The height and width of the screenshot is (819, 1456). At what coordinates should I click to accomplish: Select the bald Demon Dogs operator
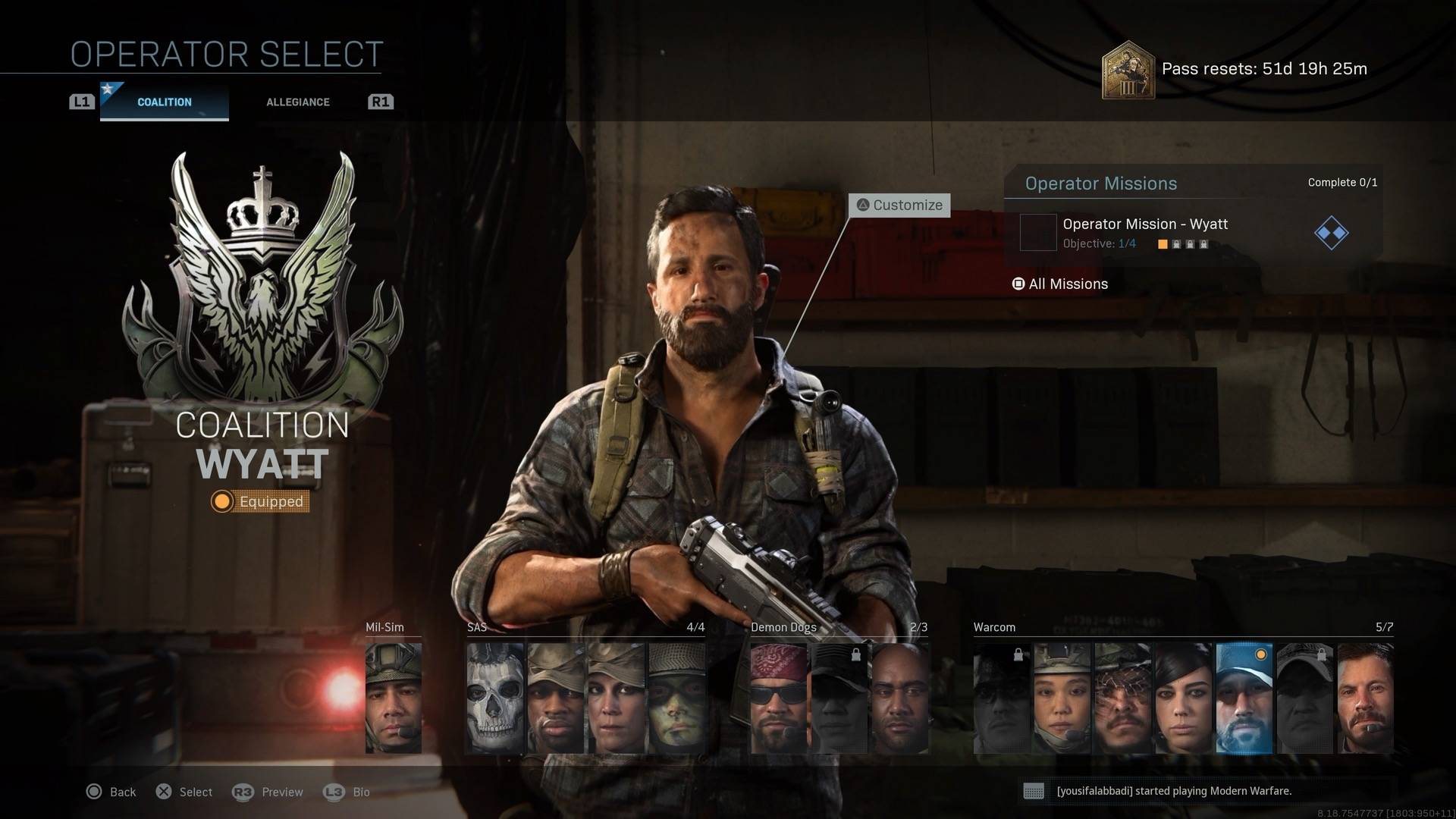coord(900,698)
